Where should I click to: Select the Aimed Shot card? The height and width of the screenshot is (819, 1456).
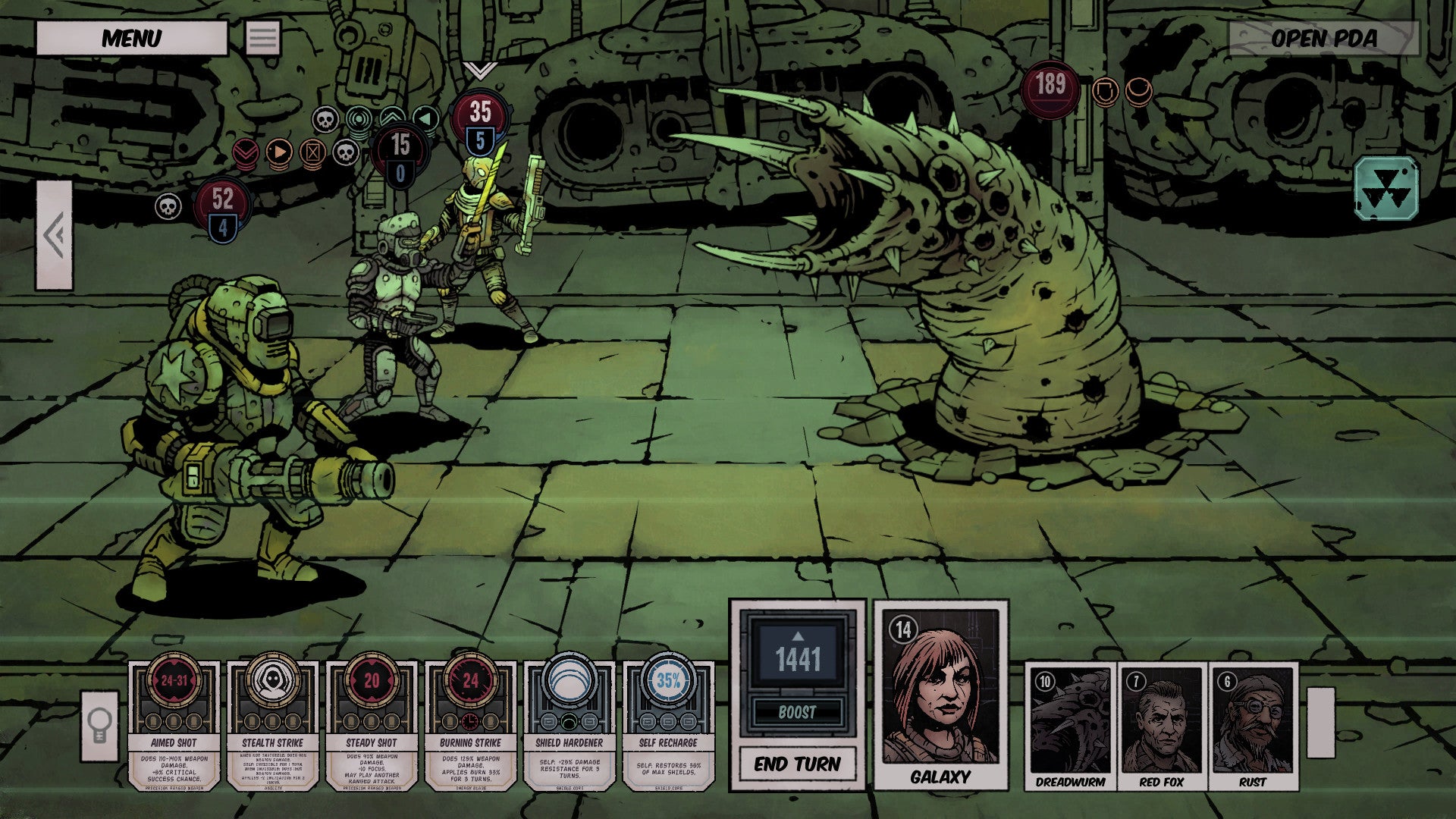click(174, 724)
